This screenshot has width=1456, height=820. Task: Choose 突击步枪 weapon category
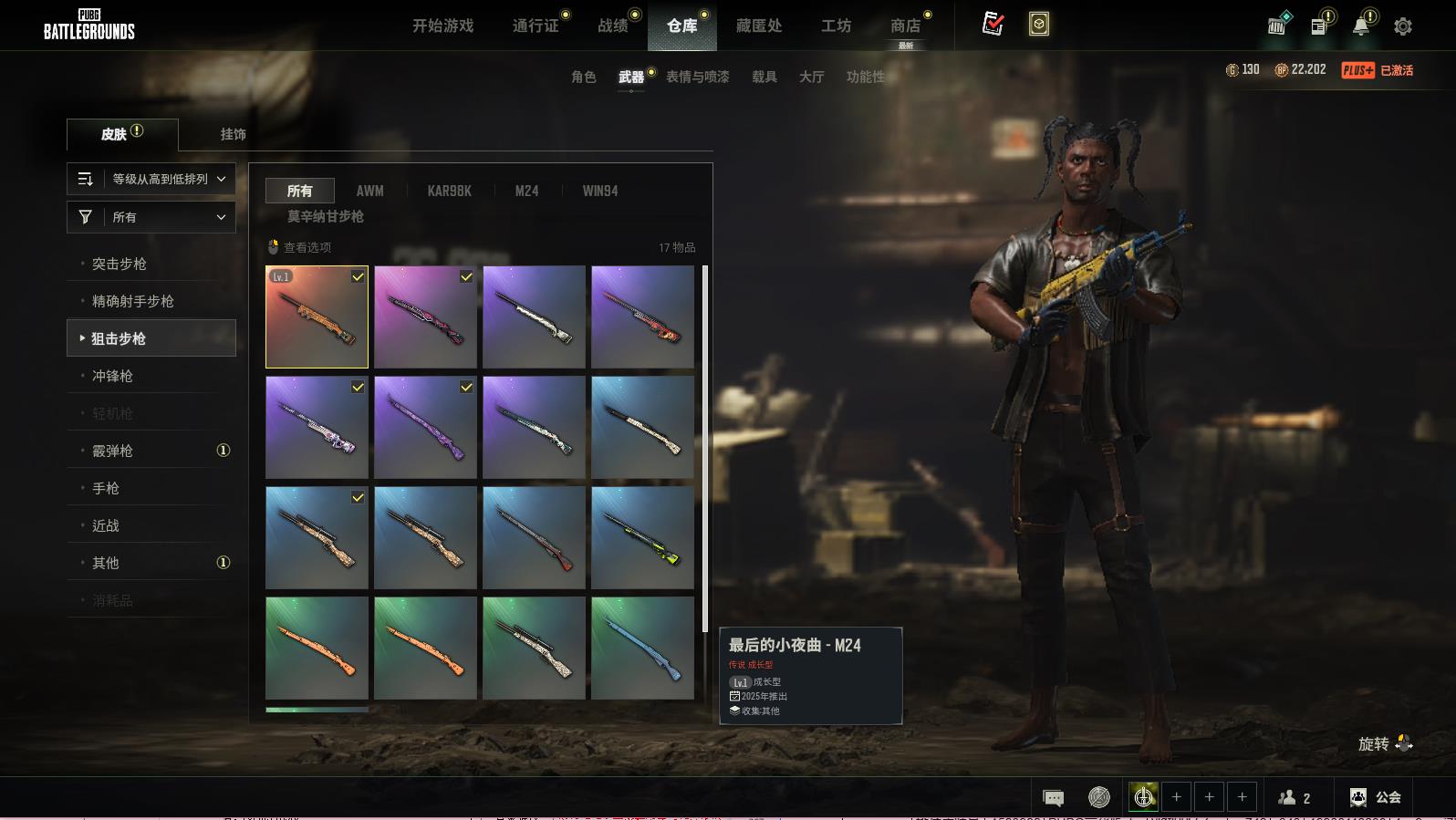click(120, 264)
